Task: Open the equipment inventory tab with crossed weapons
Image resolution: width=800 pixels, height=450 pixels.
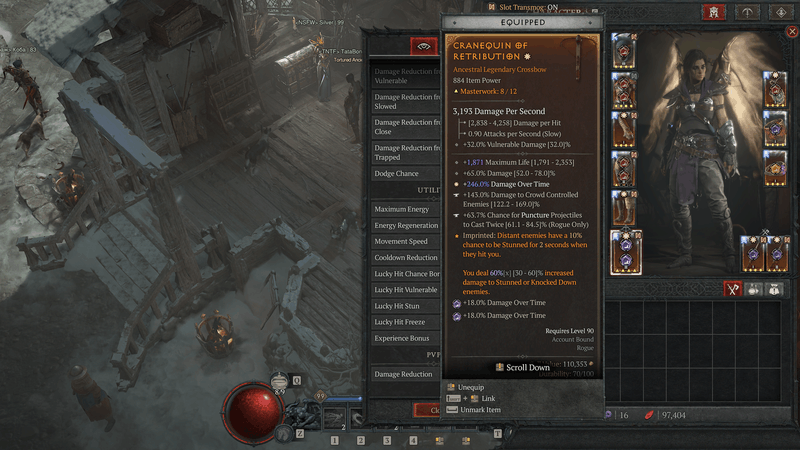Action: point(732,289)
